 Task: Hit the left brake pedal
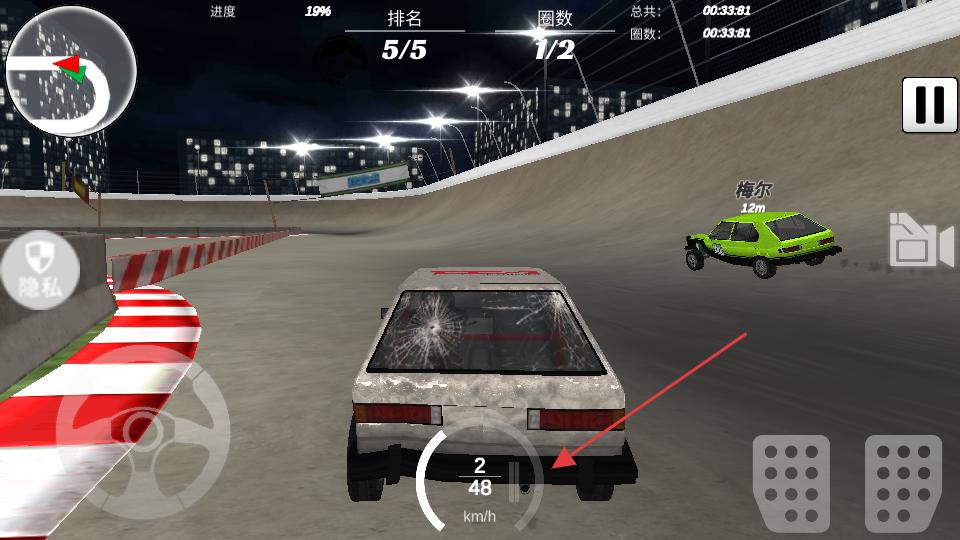tap(791, 482)
